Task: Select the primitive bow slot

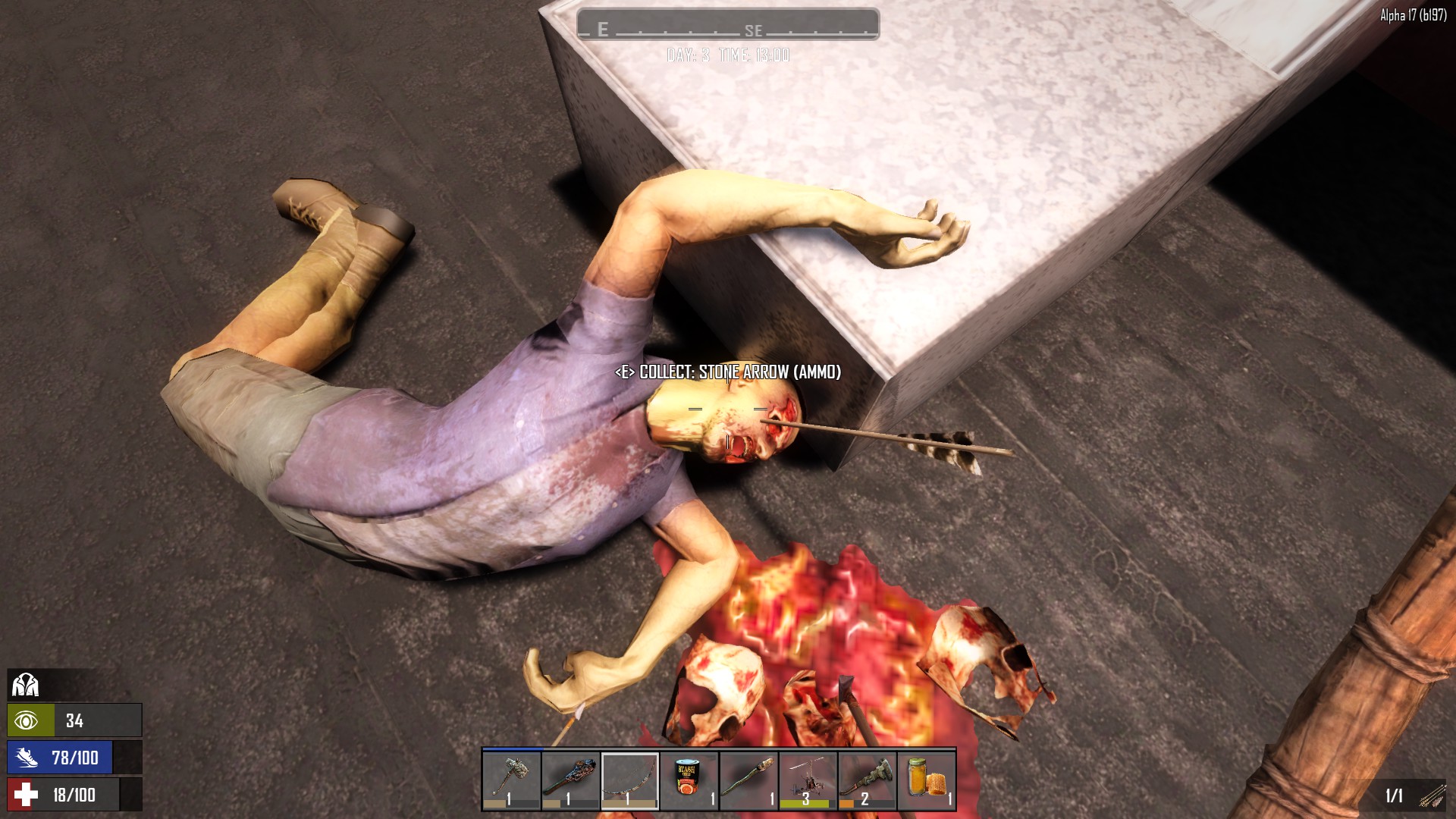Action: (630, 780)
